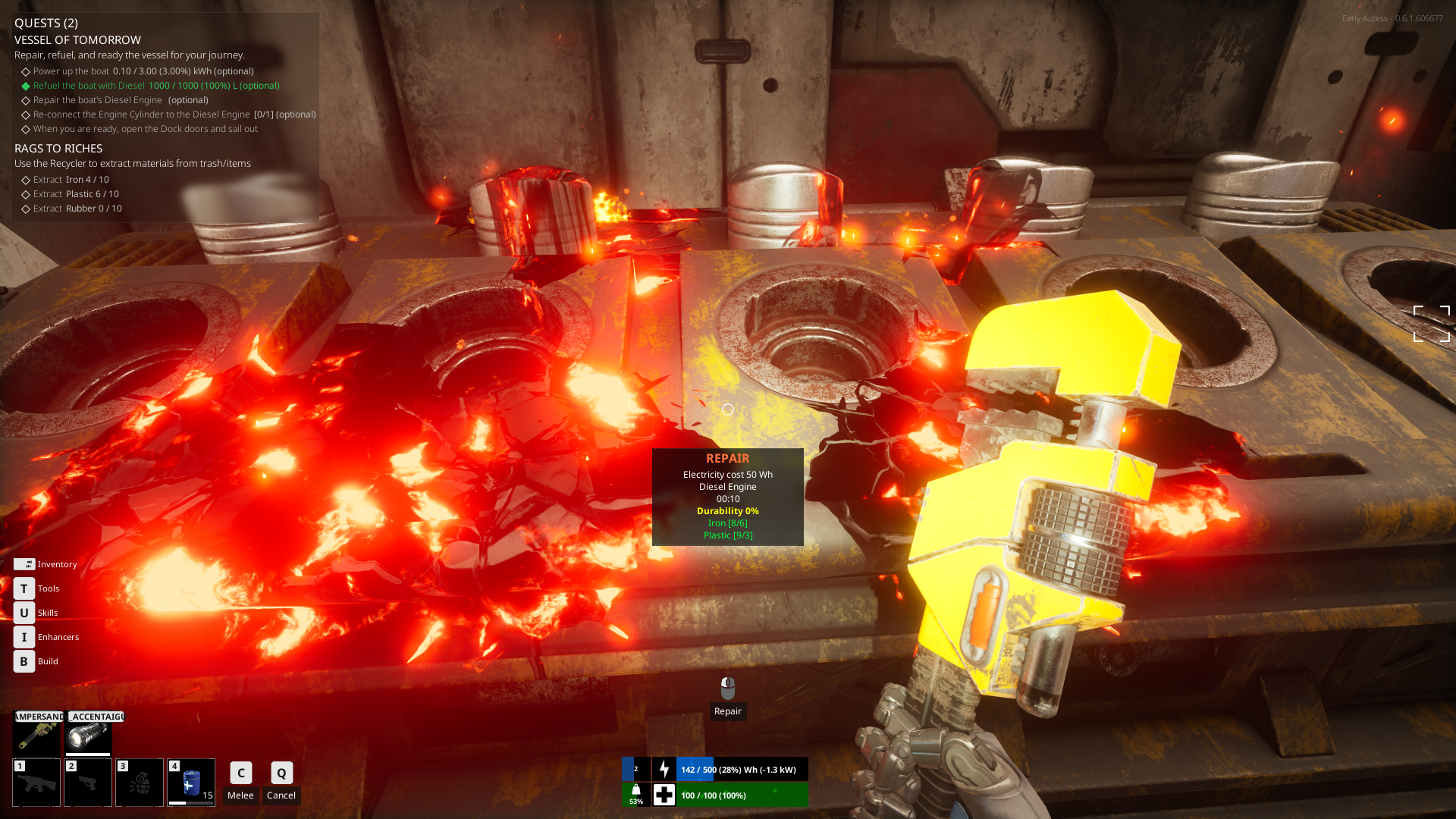
Task: Select the completed Refuel the boat objective
Action: coord(155,86)
